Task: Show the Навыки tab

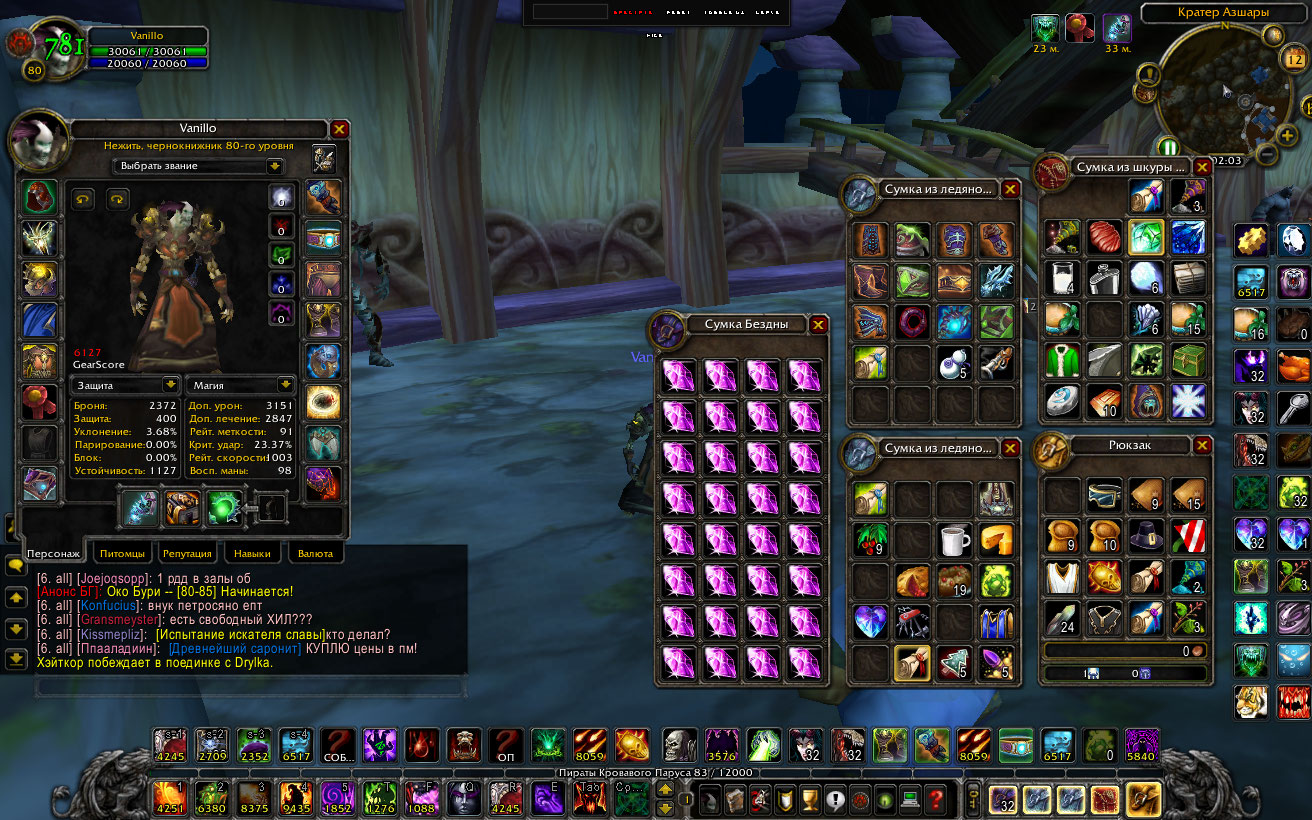Action: pos(252,553)
